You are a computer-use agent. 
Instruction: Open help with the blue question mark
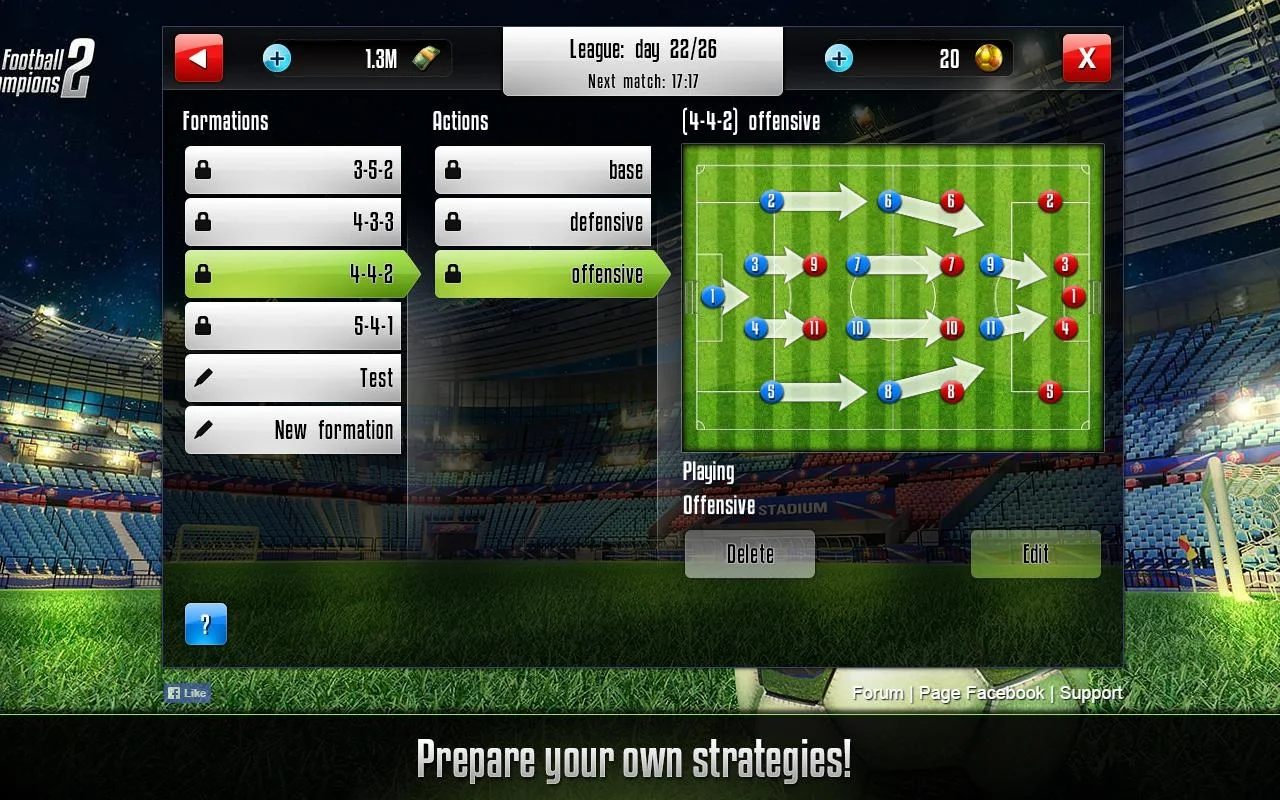click(x=206, y=624)
